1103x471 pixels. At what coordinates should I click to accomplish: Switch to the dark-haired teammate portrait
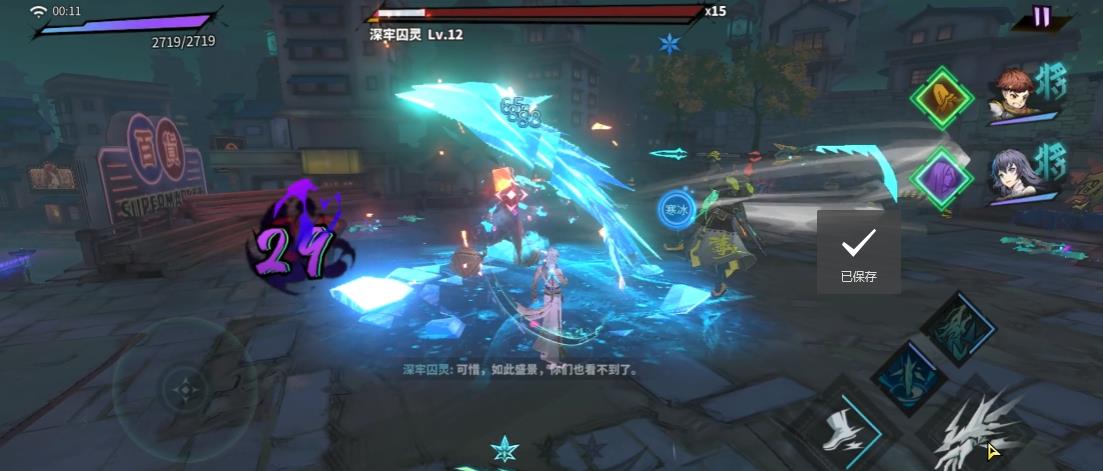(1012, 177)
